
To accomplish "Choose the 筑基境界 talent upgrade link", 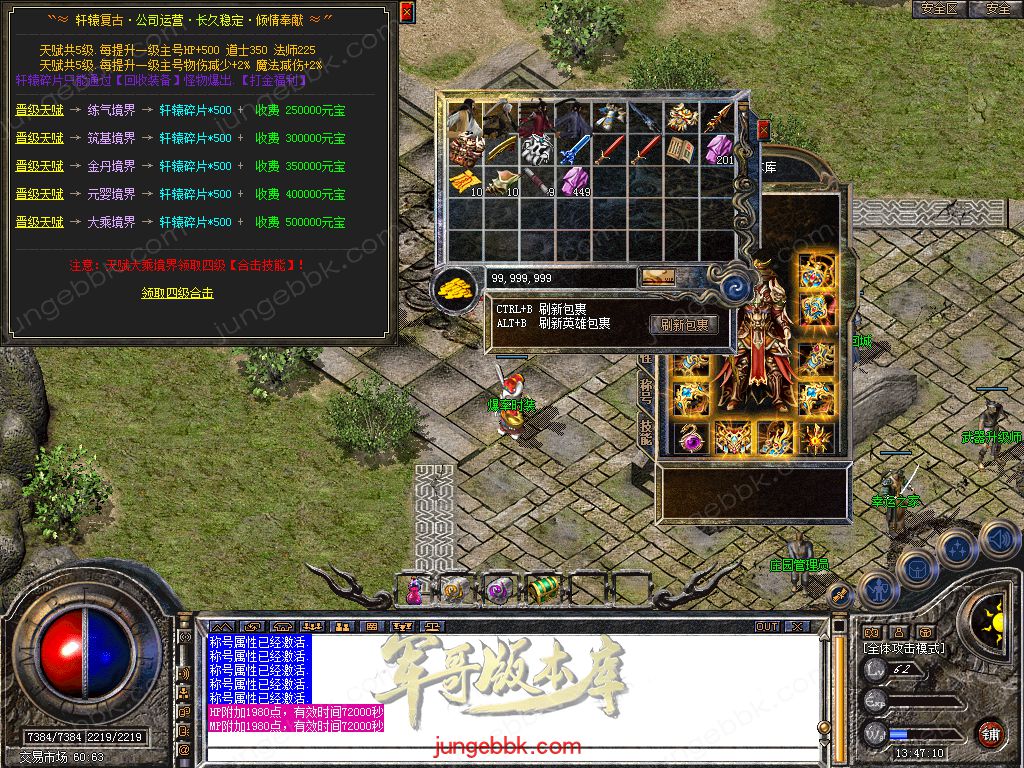I will (x=39, y=138).
